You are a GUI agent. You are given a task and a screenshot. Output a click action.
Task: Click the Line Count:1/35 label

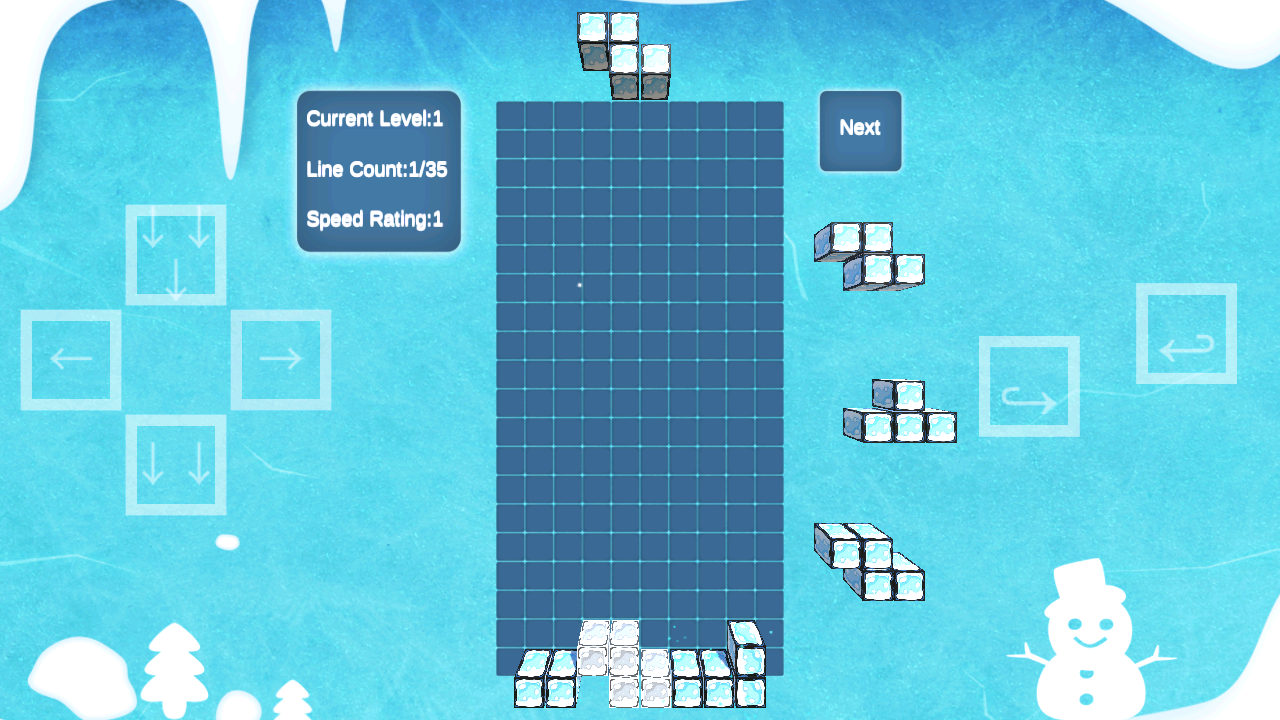pos(378,169)
